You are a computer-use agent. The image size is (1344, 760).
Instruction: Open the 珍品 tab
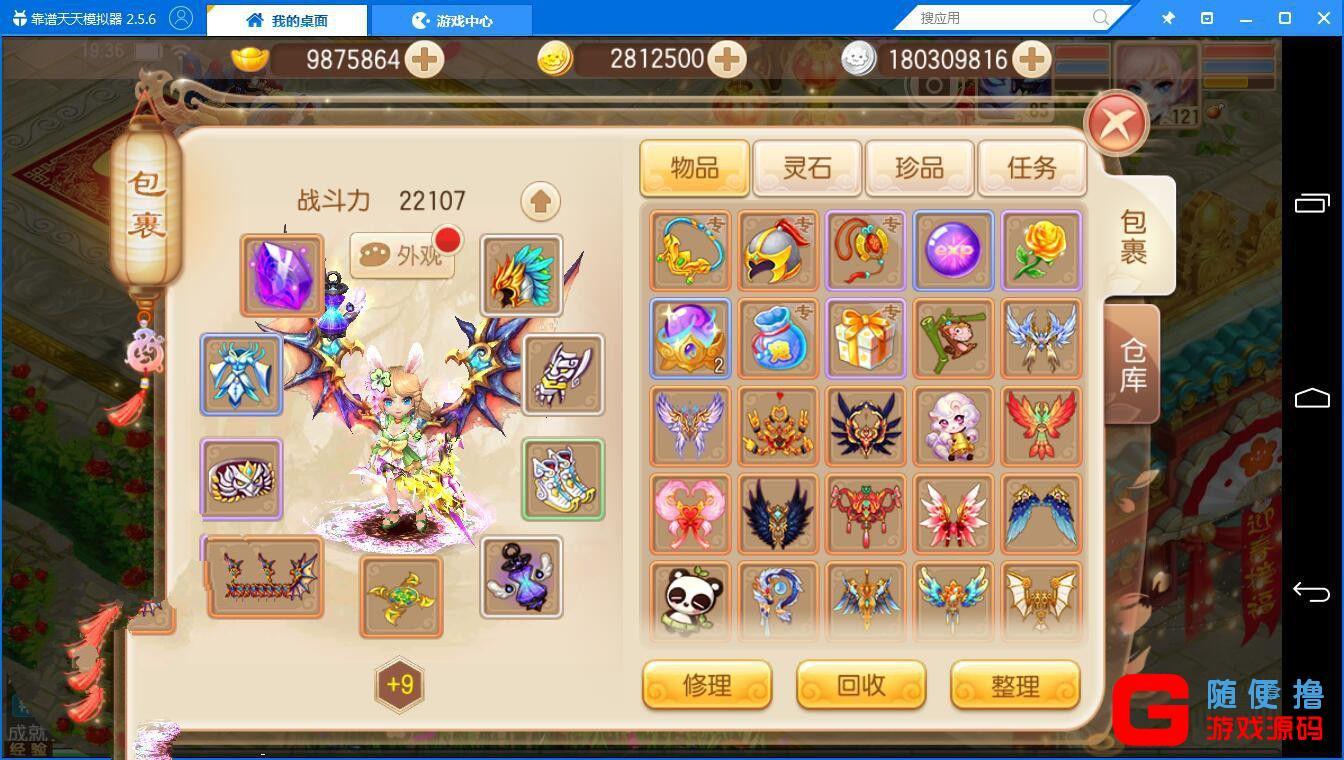(919, 167)
